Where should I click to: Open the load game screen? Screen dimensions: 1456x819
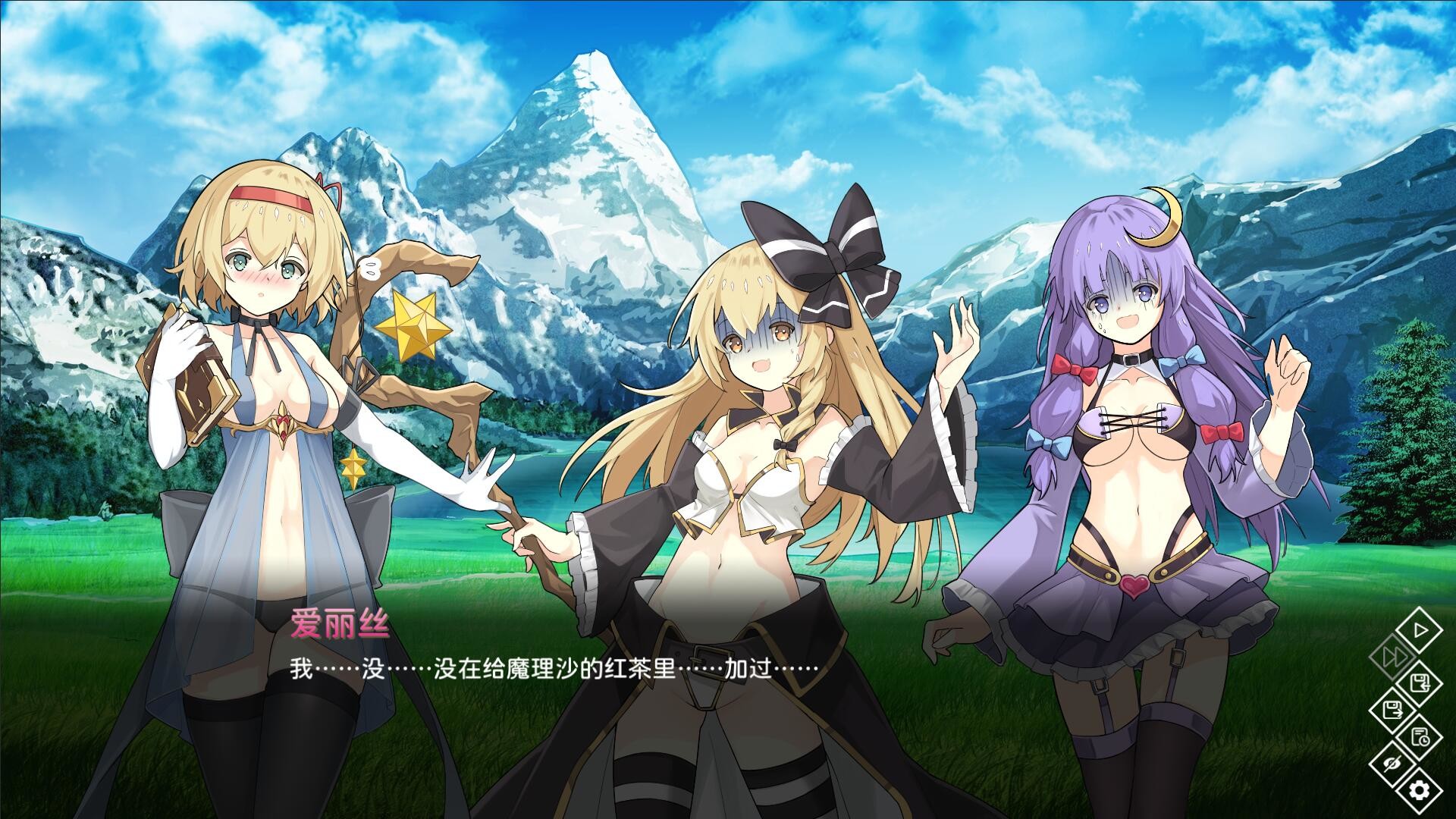[1393, 709]
